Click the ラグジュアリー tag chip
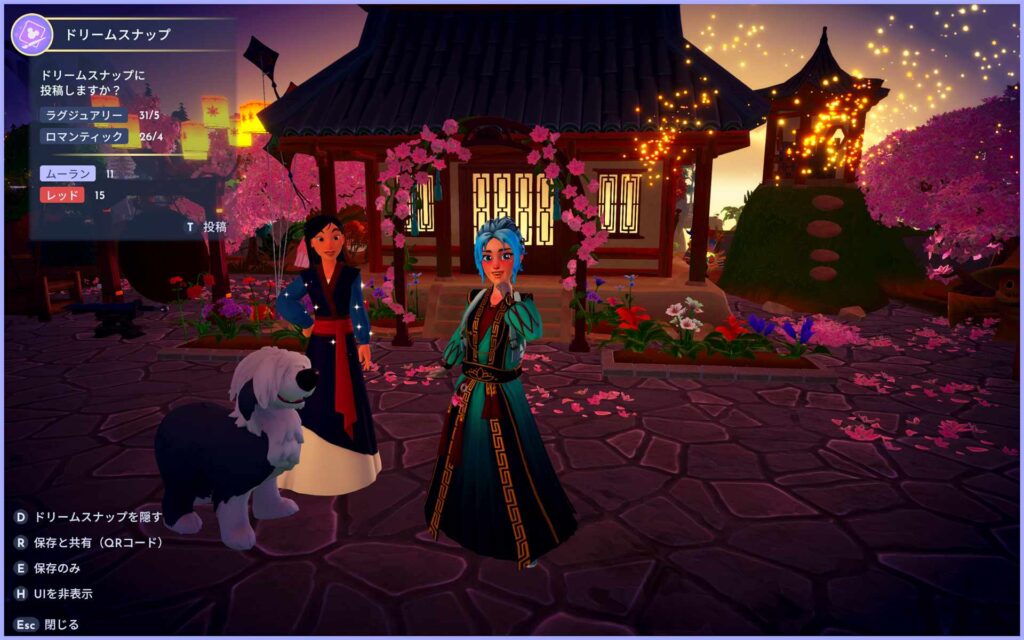The height and width of the screenshot is (640, 1024). pos(83,115)
